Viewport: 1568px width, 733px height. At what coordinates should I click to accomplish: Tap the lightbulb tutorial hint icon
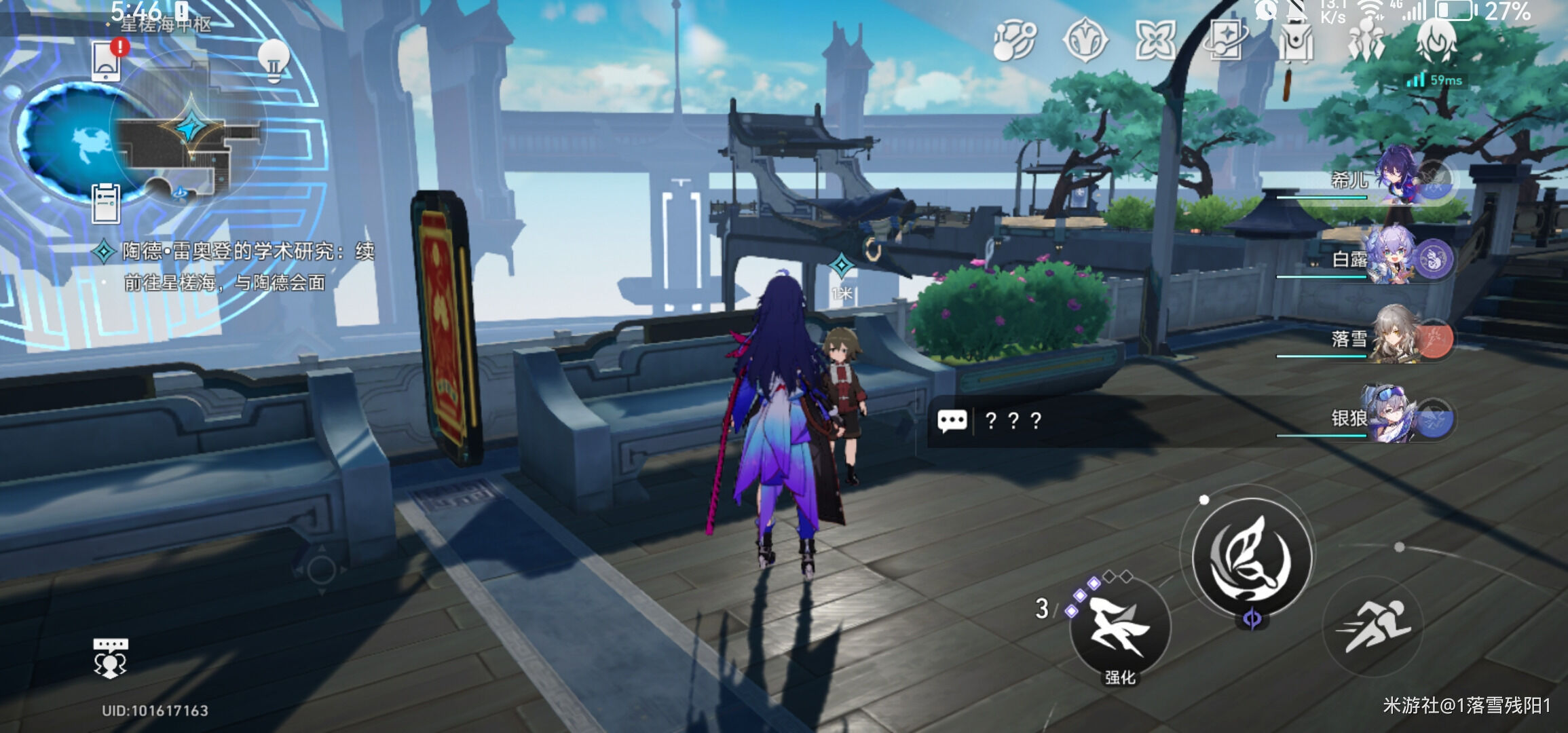[274, 61]
